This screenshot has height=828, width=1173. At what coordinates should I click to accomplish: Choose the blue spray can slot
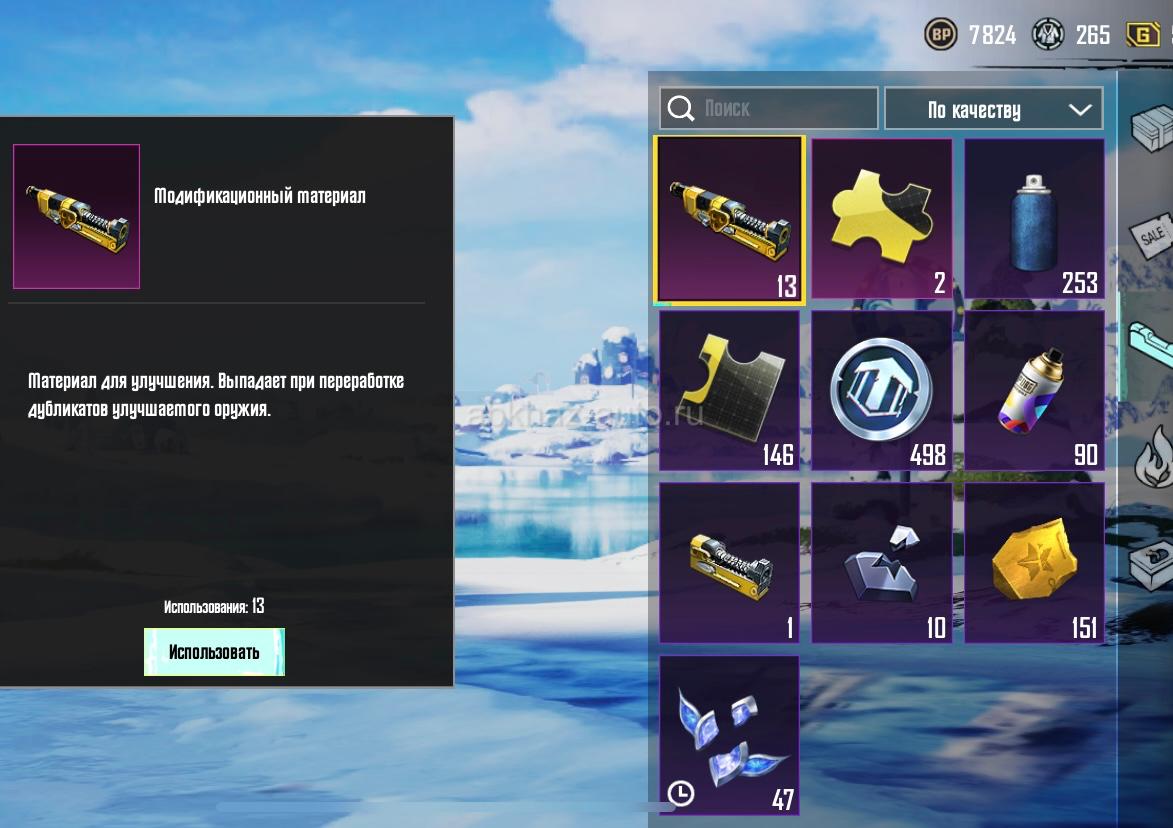(x=1034, y=219)
